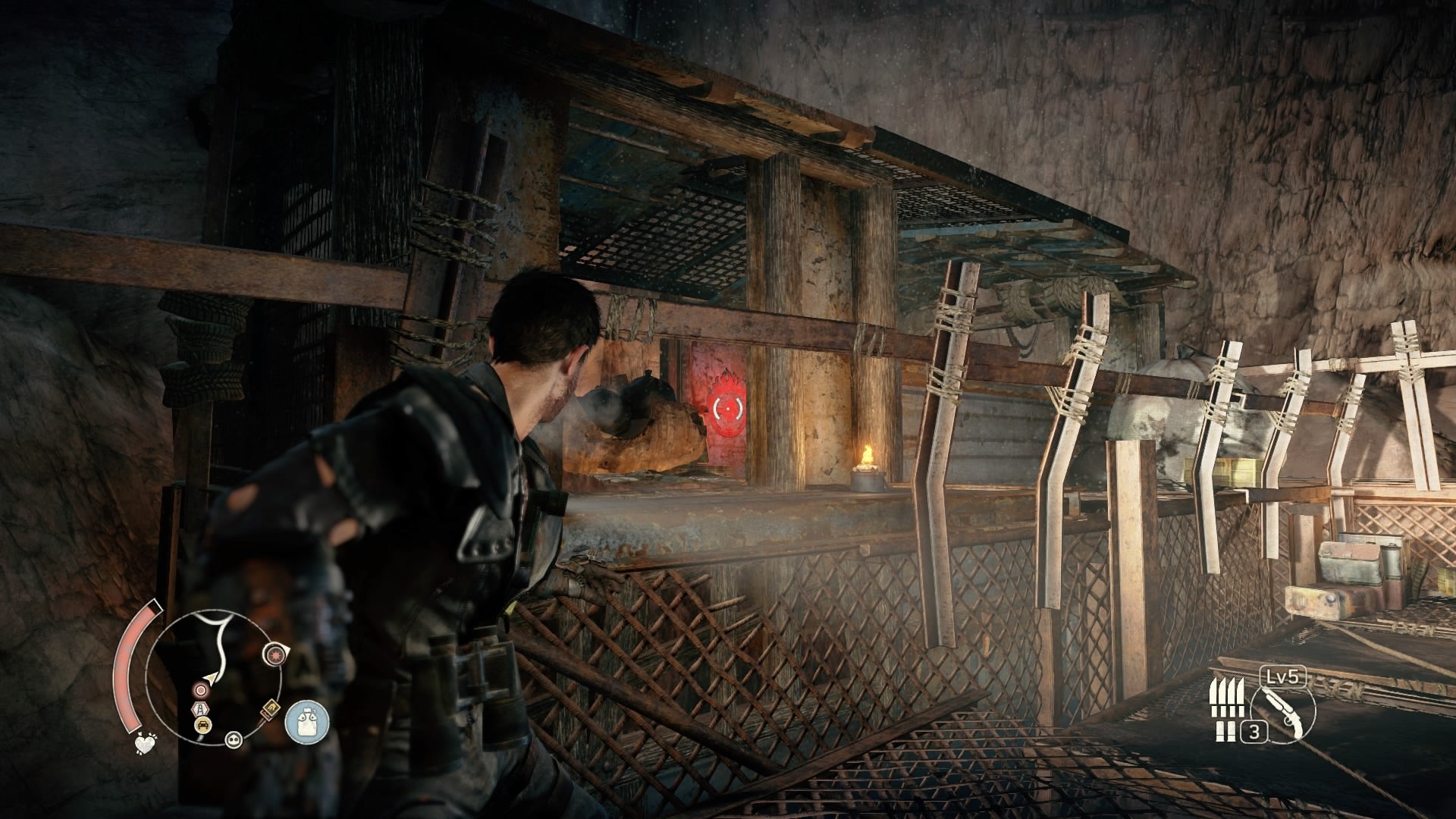Viewport: 1456px width, 819px height.
Task: Click the pink sun-shaped minimap marker
Action: (x=276, y=655)
